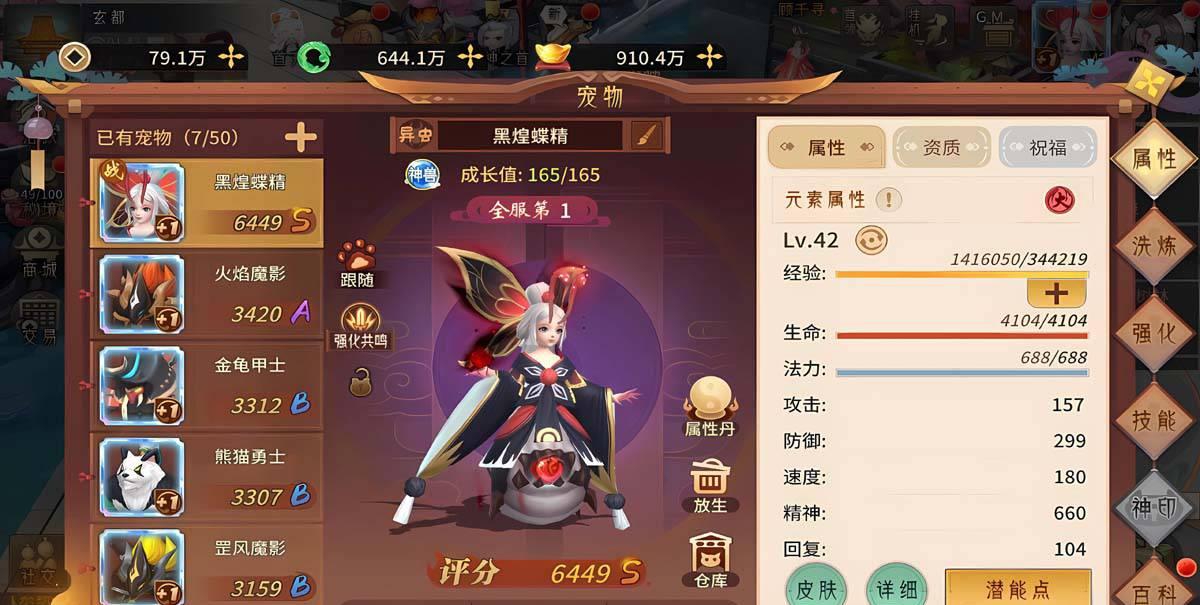
Task: Add experience with the plus button
Action: click(1056, 293)
